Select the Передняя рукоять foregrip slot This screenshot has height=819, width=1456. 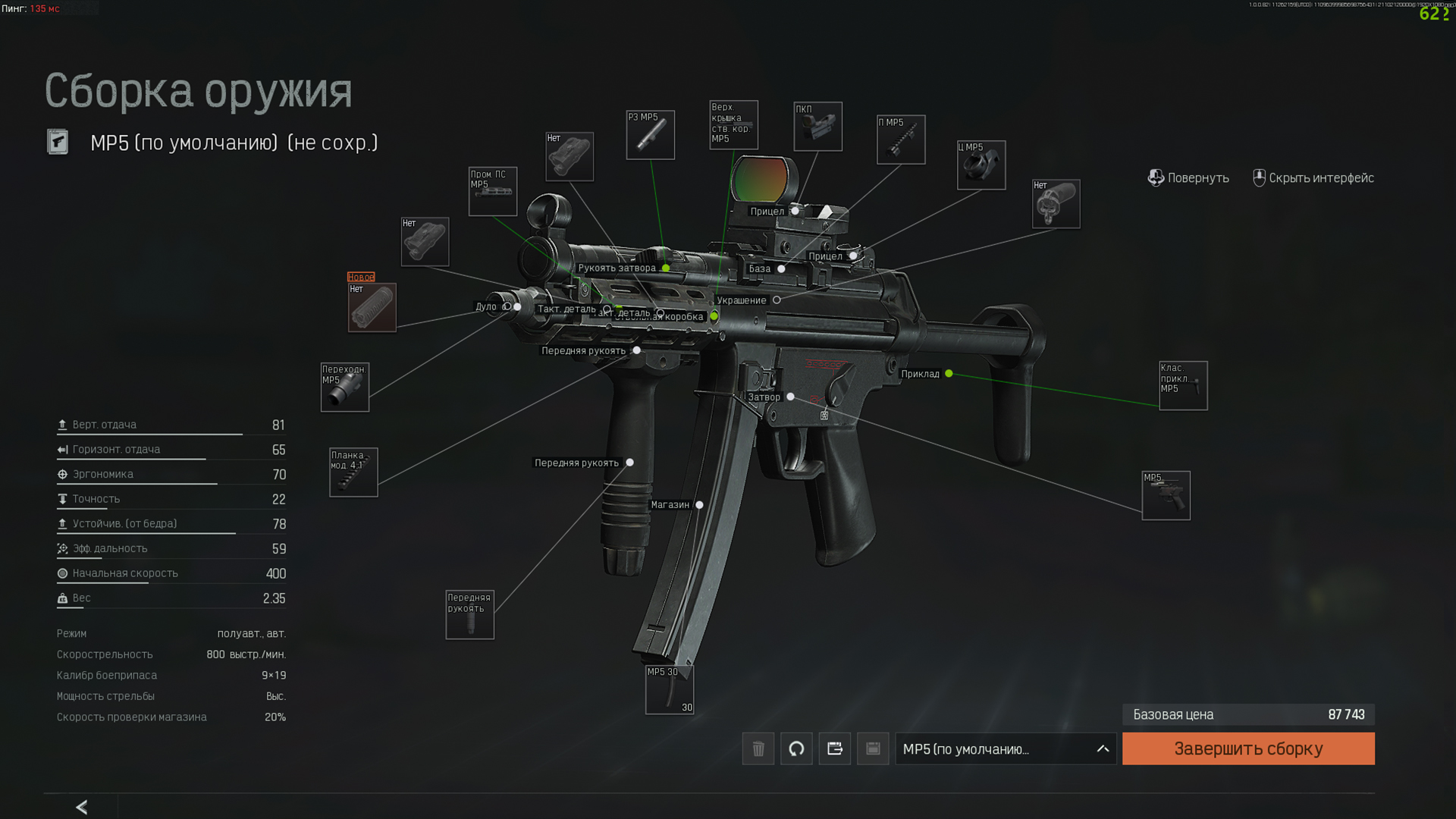[469, 614]
